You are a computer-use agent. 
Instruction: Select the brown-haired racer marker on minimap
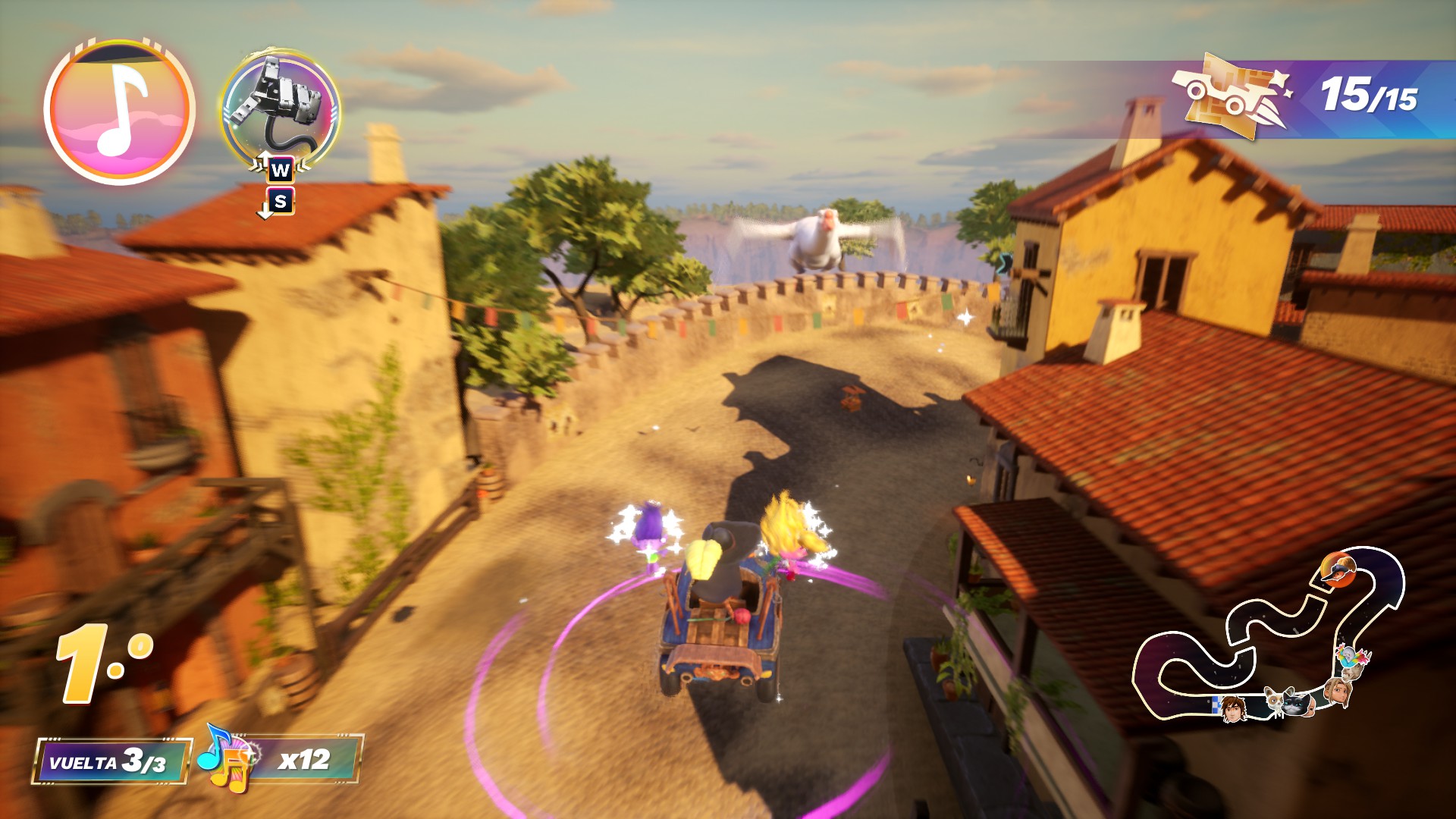click(1233, 709)
